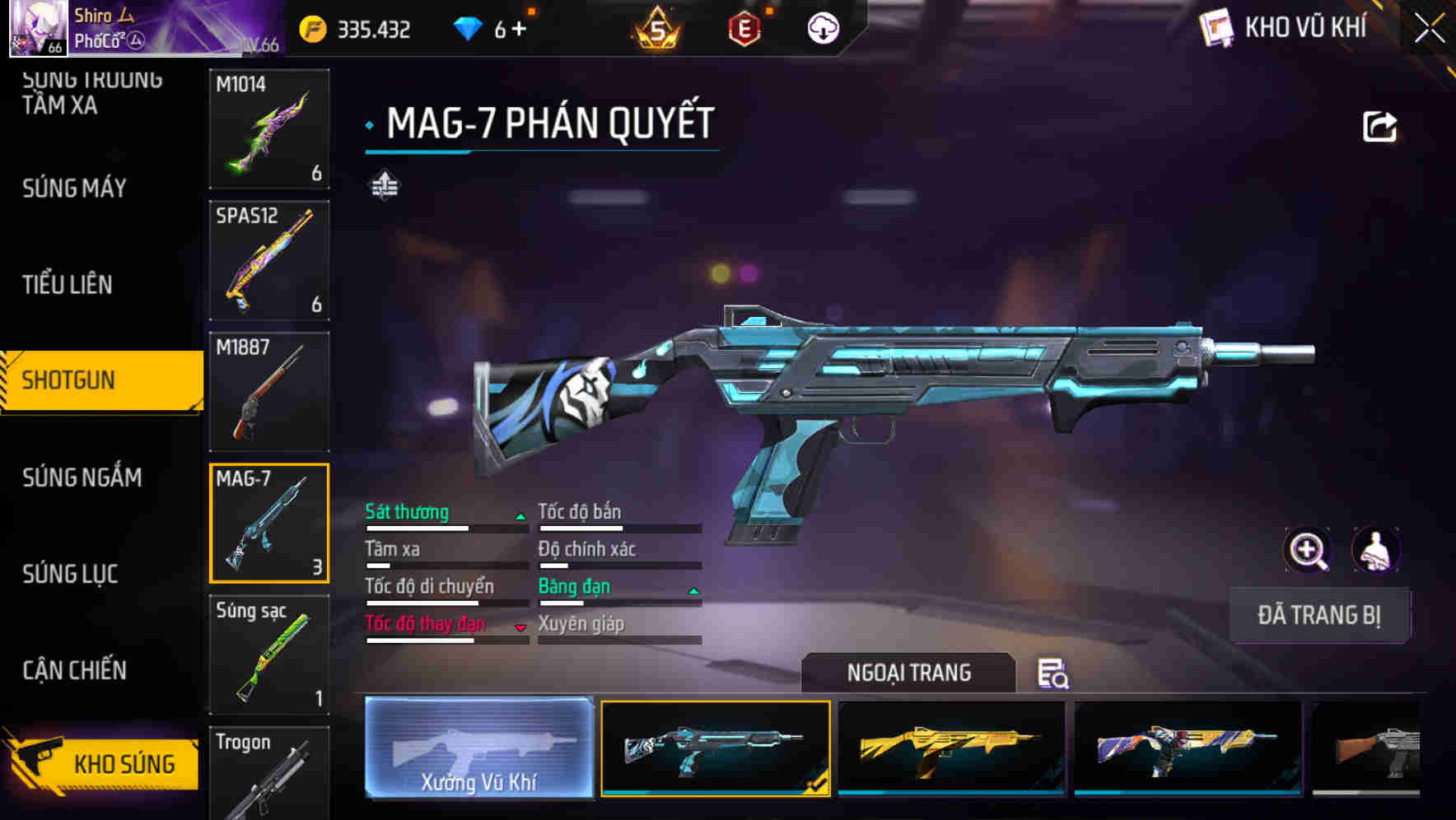The image size is (1456, 820).
Task: Open the NGOẠI TRANG tab
Action: point(908,673)
